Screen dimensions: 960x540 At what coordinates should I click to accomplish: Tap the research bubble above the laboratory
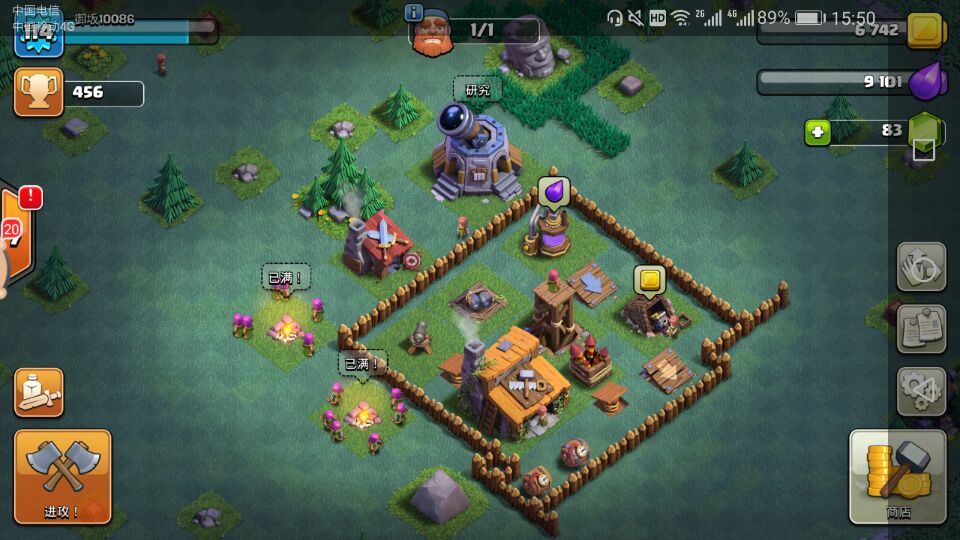[477, 90]
